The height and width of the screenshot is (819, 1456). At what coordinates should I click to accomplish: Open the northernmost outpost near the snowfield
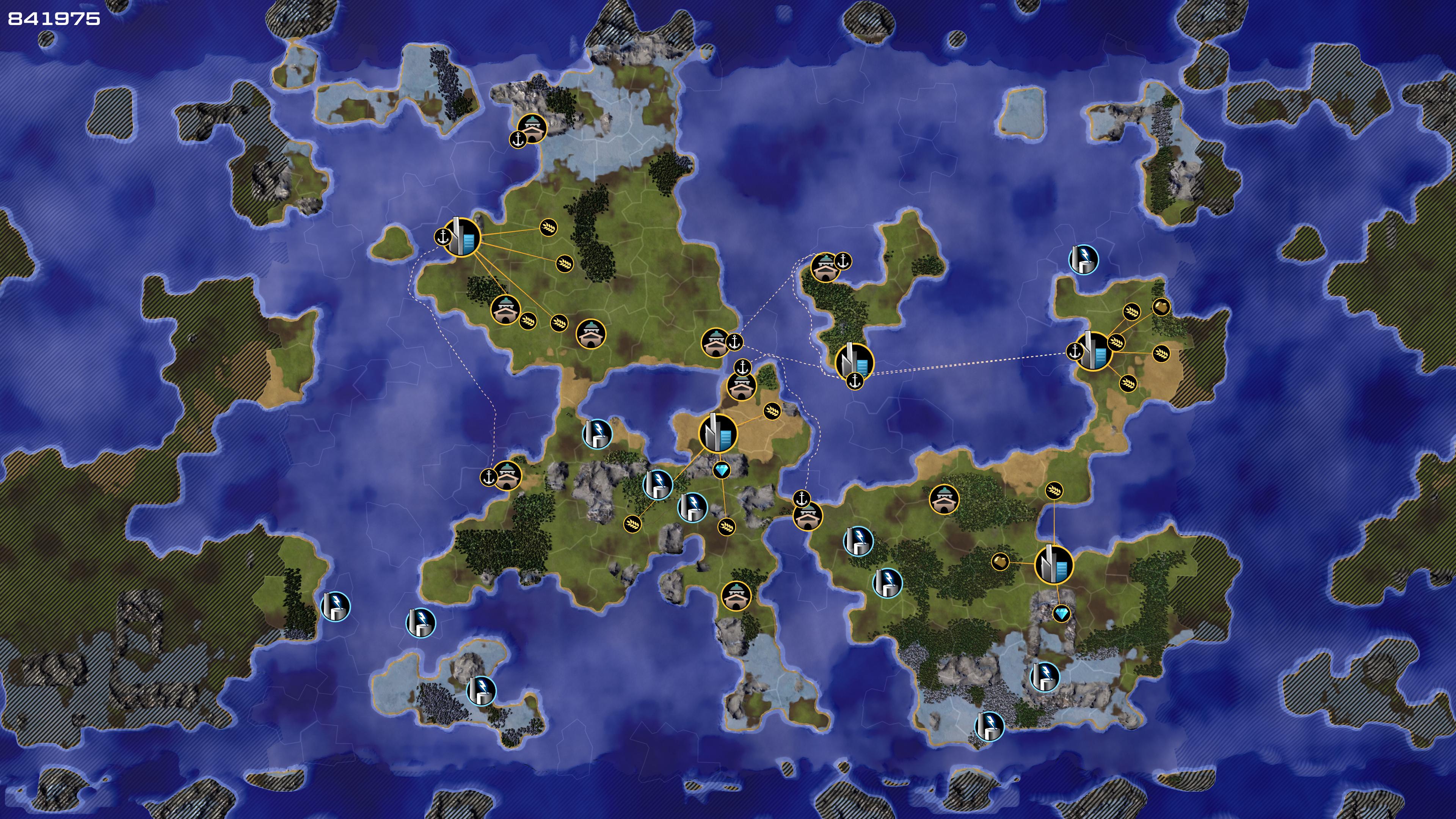tap(532, 128)
